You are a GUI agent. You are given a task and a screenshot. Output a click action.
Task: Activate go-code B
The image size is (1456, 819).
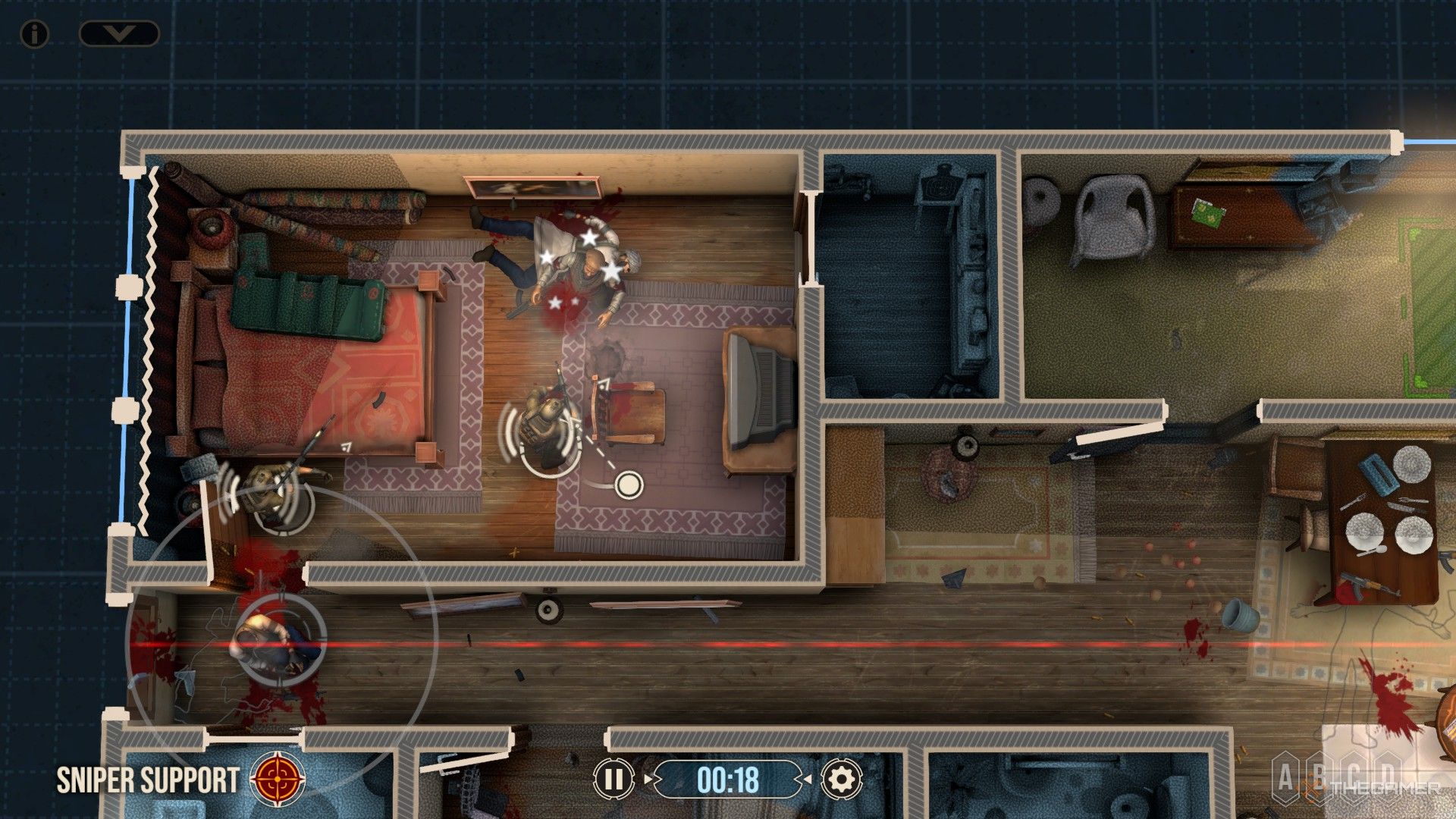[x=1320, y=777]
